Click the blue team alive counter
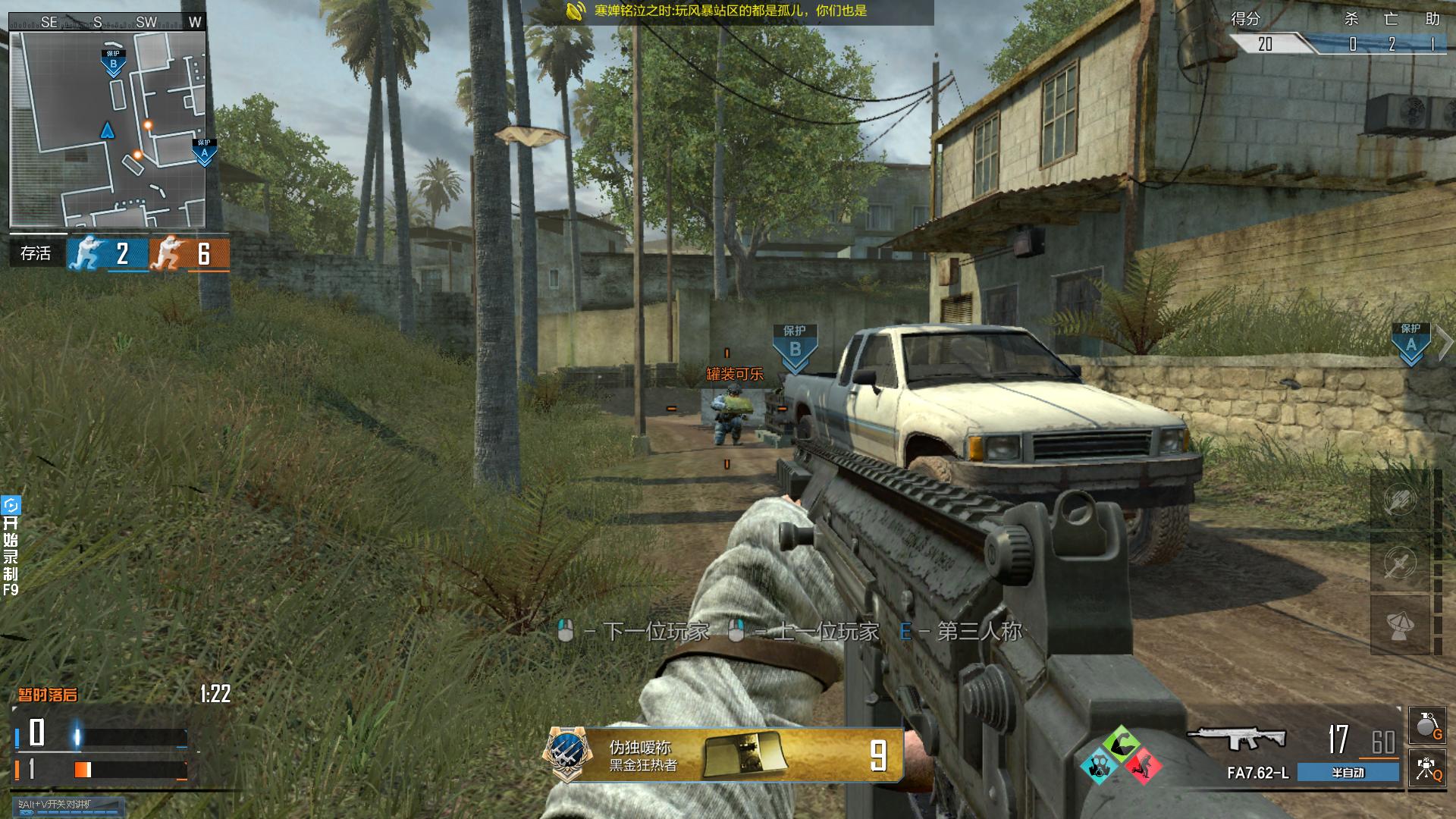 107,254
